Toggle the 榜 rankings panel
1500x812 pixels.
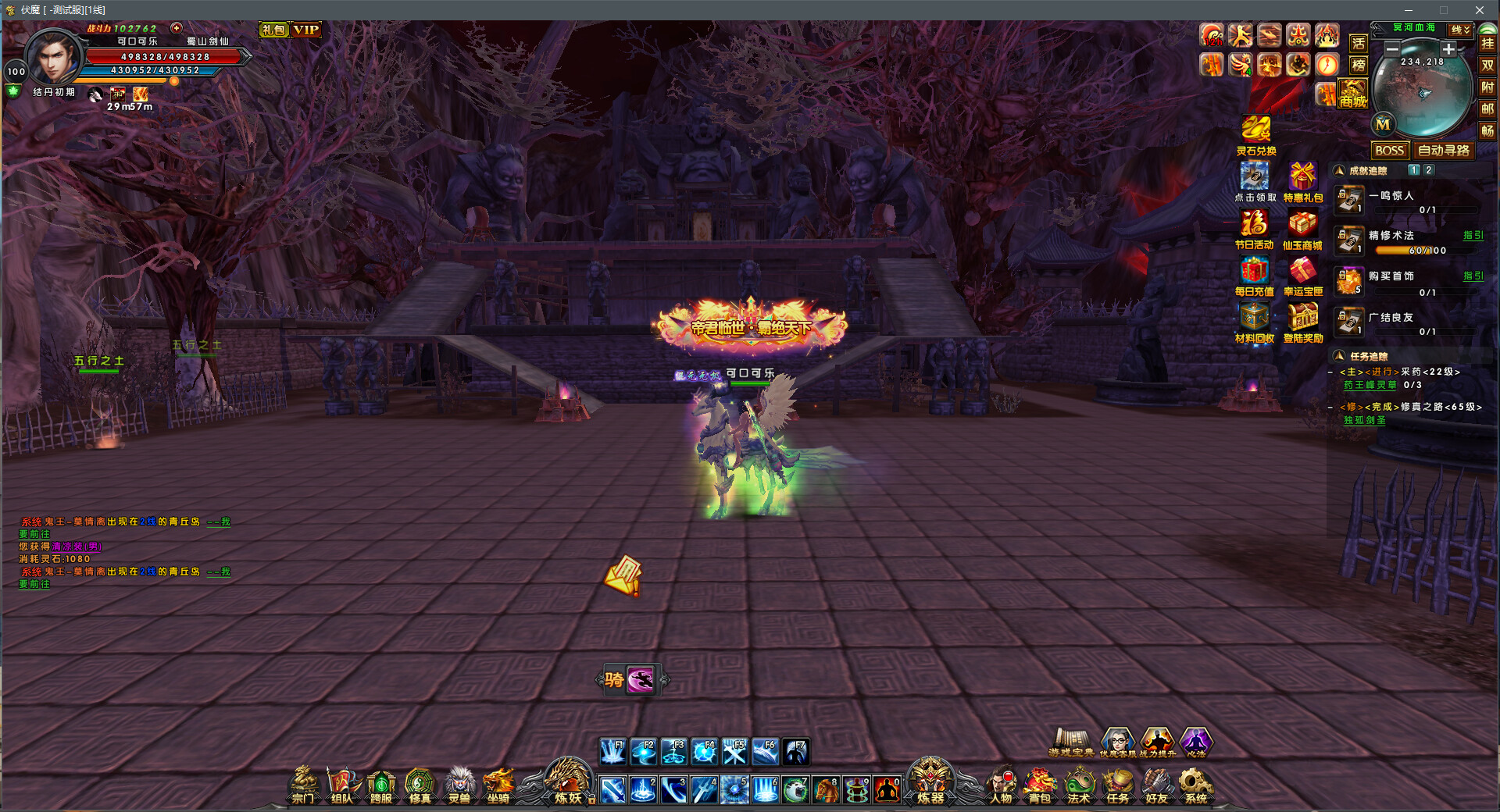pyautogui.click(x=1359, y=65)
